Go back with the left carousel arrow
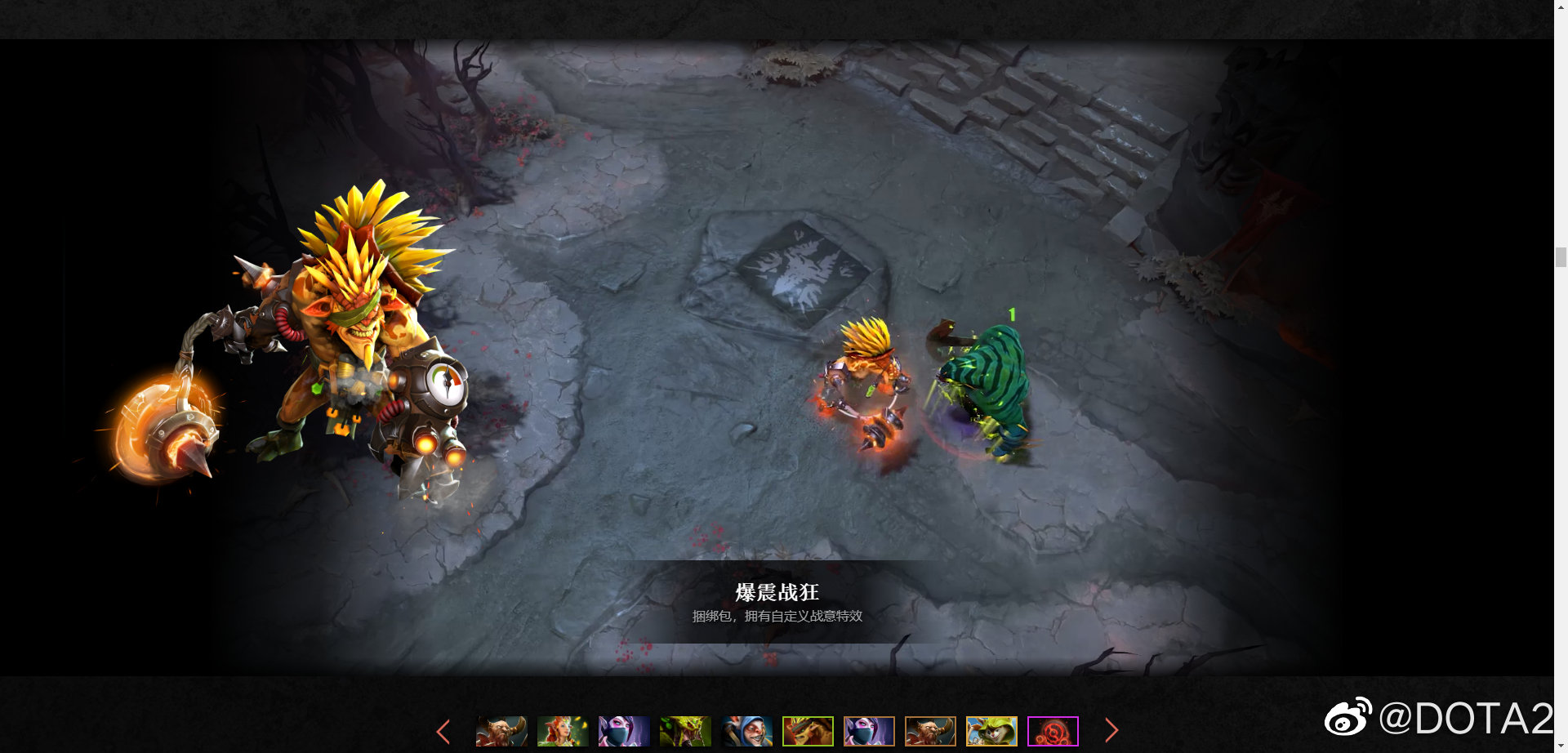 (x=443, y=731)
